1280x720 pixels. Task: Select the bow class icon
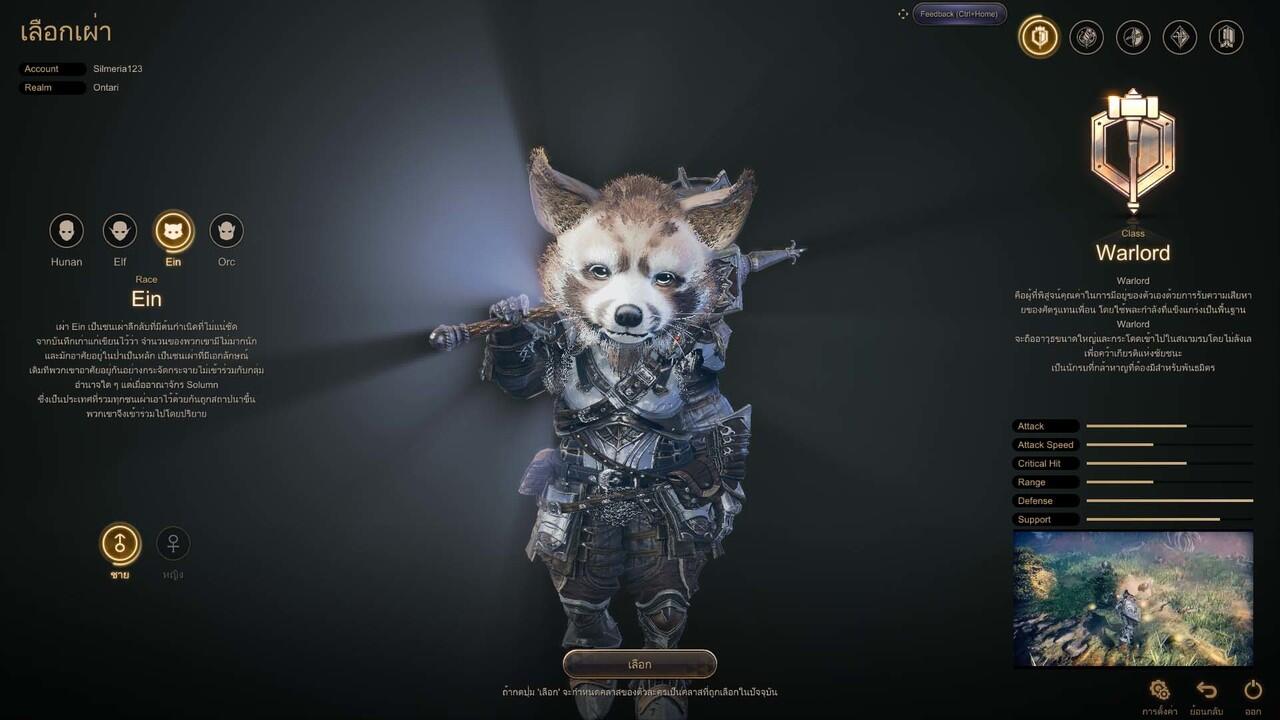(1133, 38)
